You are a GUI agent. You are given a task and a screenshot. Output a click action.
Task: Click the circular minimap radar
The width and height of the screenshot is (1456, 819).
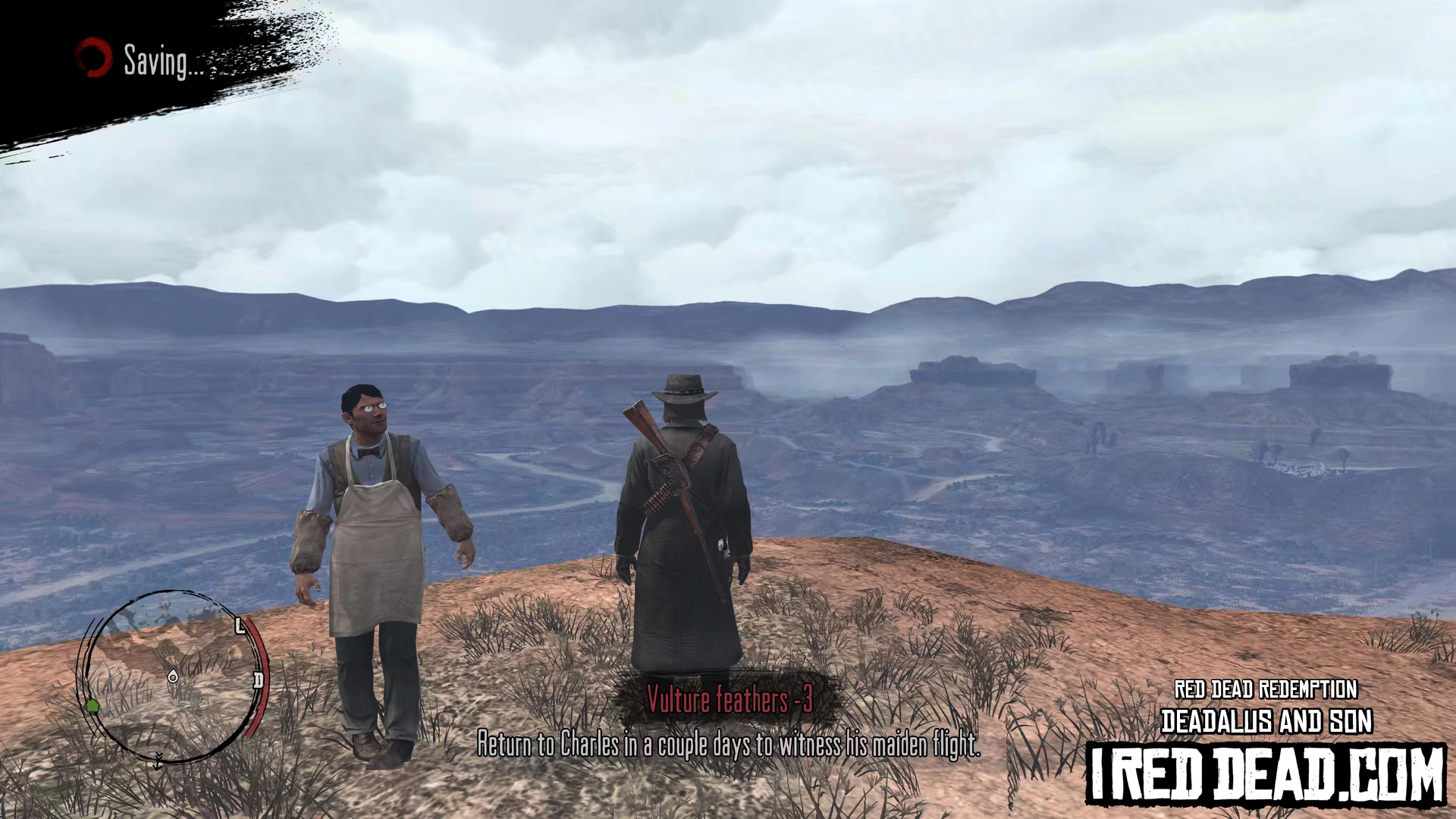(x=171, y=676)
